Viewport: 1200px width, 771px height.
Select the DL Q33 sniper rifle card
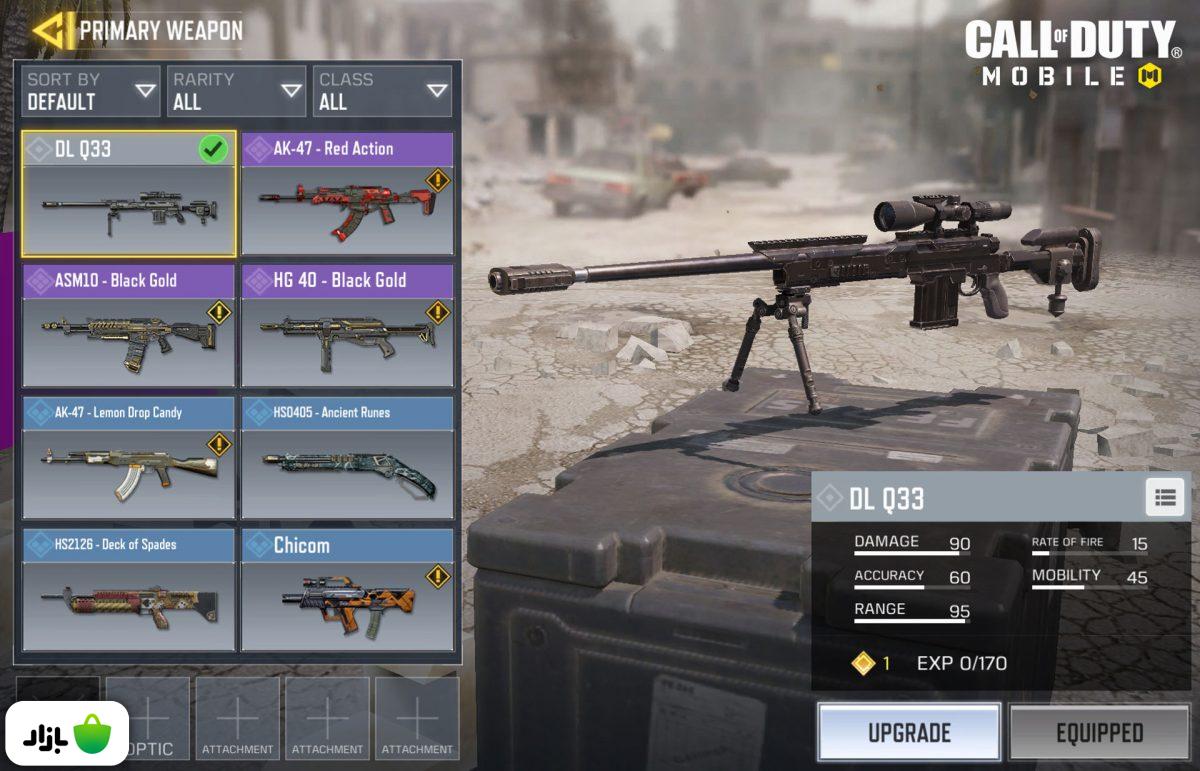coord(129,194)
